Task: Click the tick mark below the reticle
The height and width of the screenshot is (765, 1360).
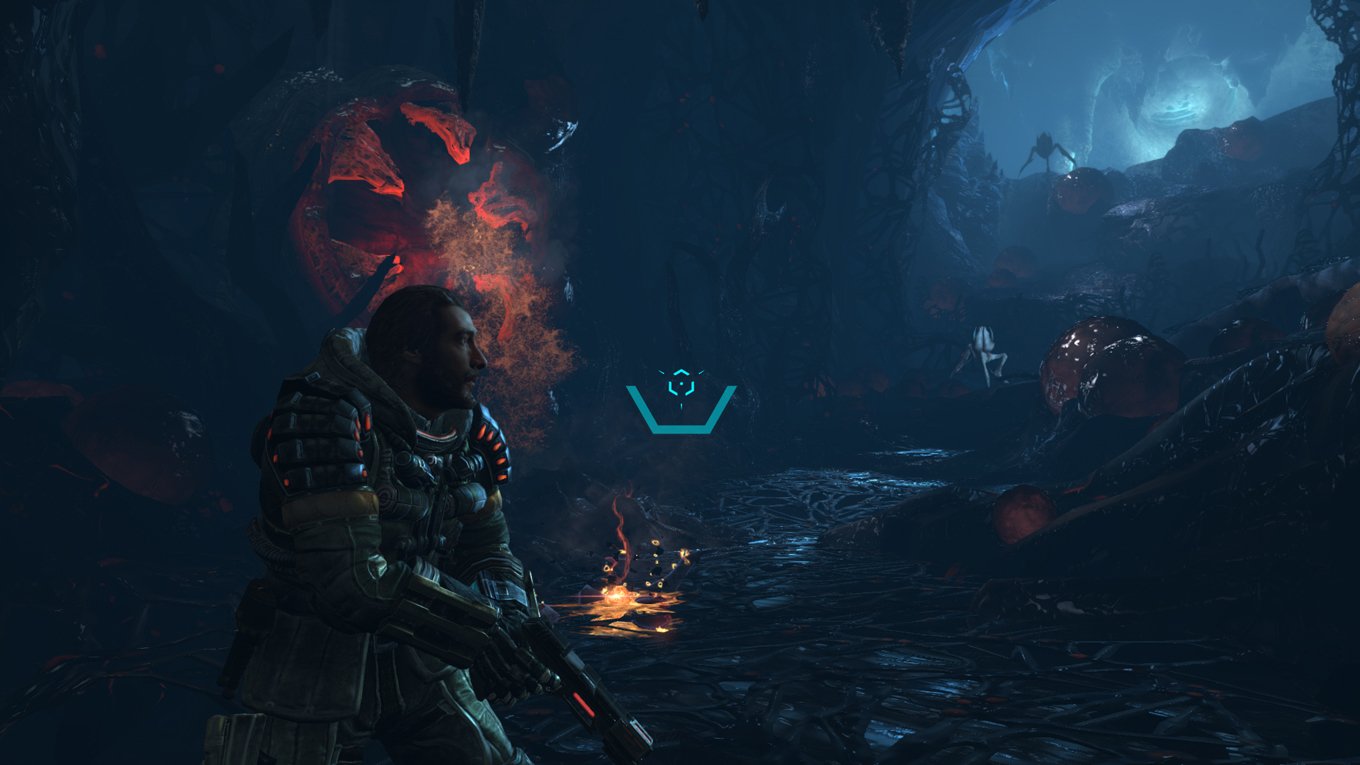Action: [x=681, y=406]
